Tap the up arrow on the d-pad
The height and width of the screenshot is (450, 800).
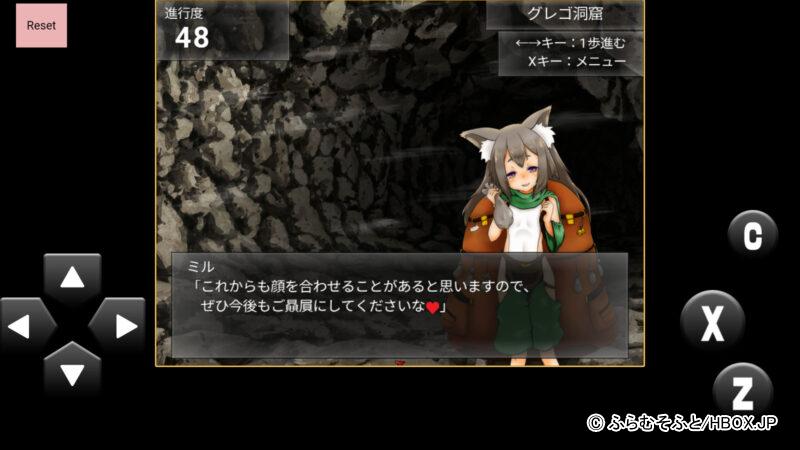[x=72, y=277]
